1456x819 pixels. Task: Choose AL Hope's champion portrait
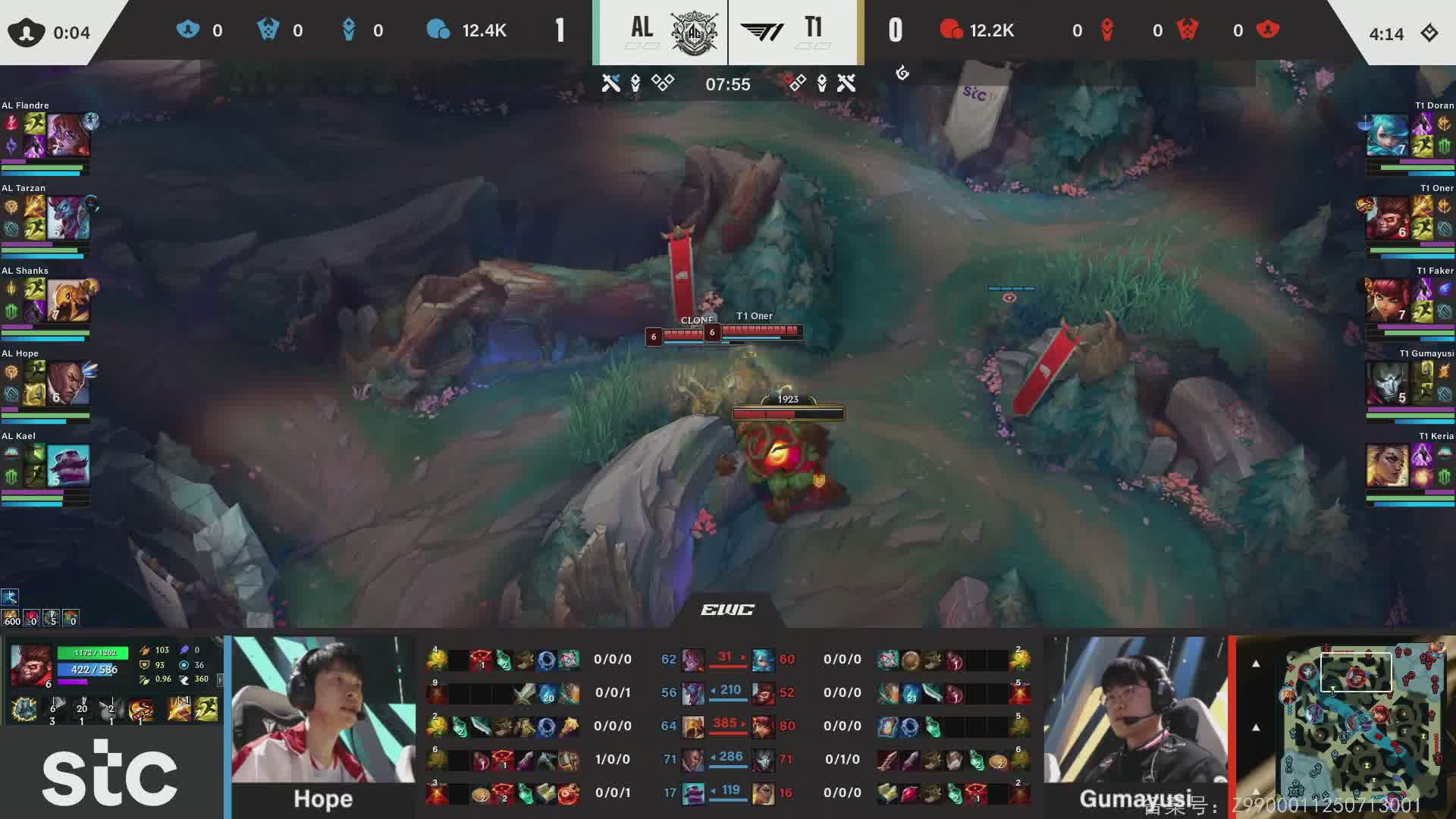pos(68,383)
